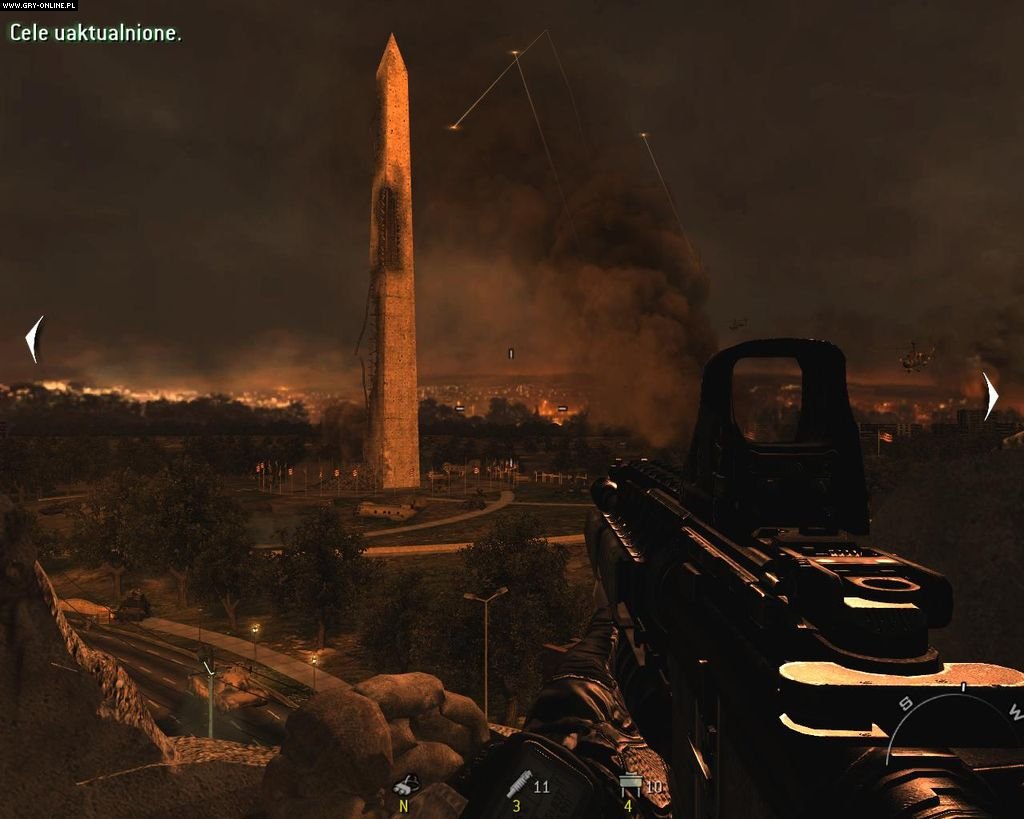Select the grenade launcher attachment icon
Image resolution: width=1024 pixels, height=819 pixels.
(x=517, y=786)
